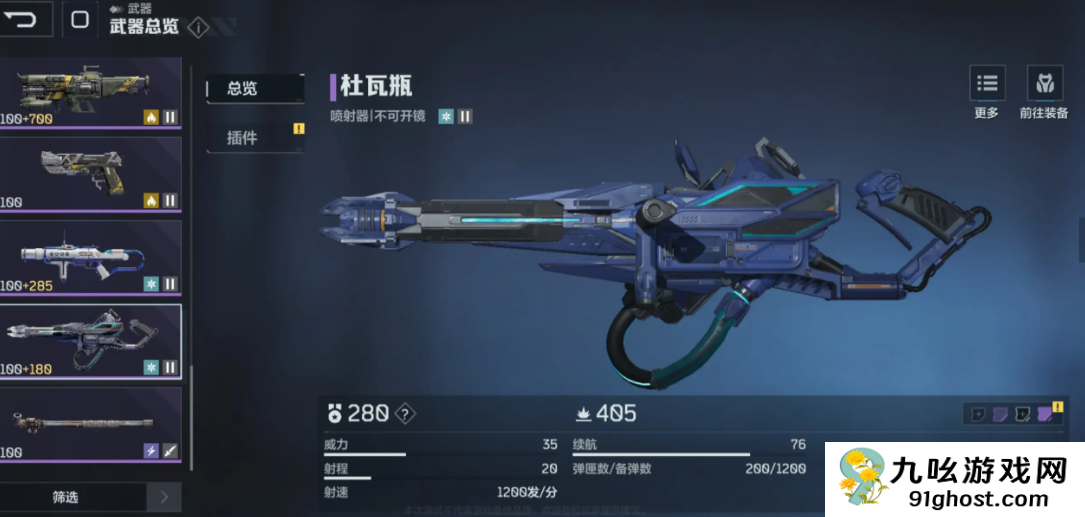Select the highlighted weapon rated 100+180

click(x=90, y=342)
